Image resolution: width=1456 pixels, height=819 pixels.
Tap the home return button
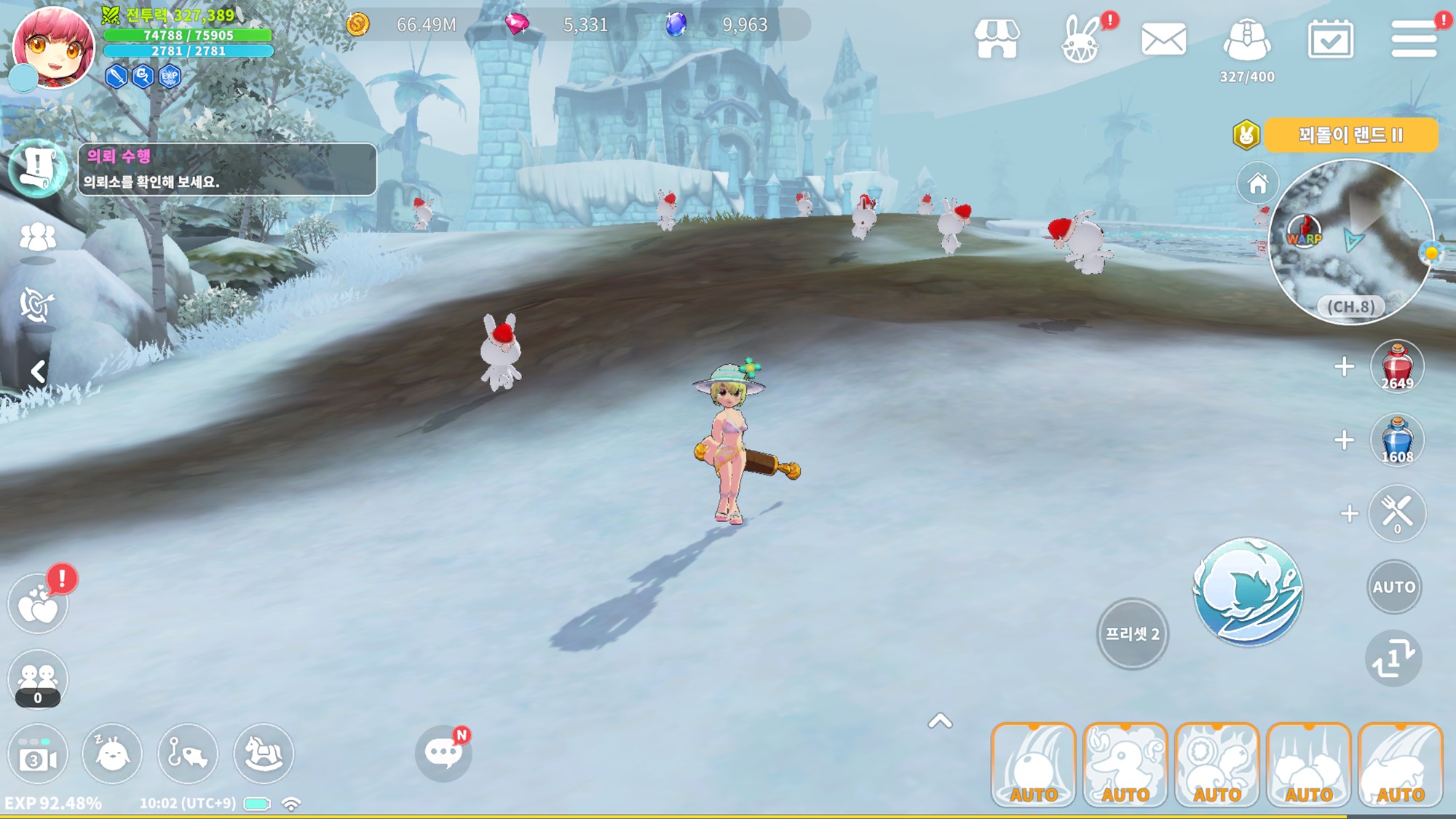point(1257,183)
